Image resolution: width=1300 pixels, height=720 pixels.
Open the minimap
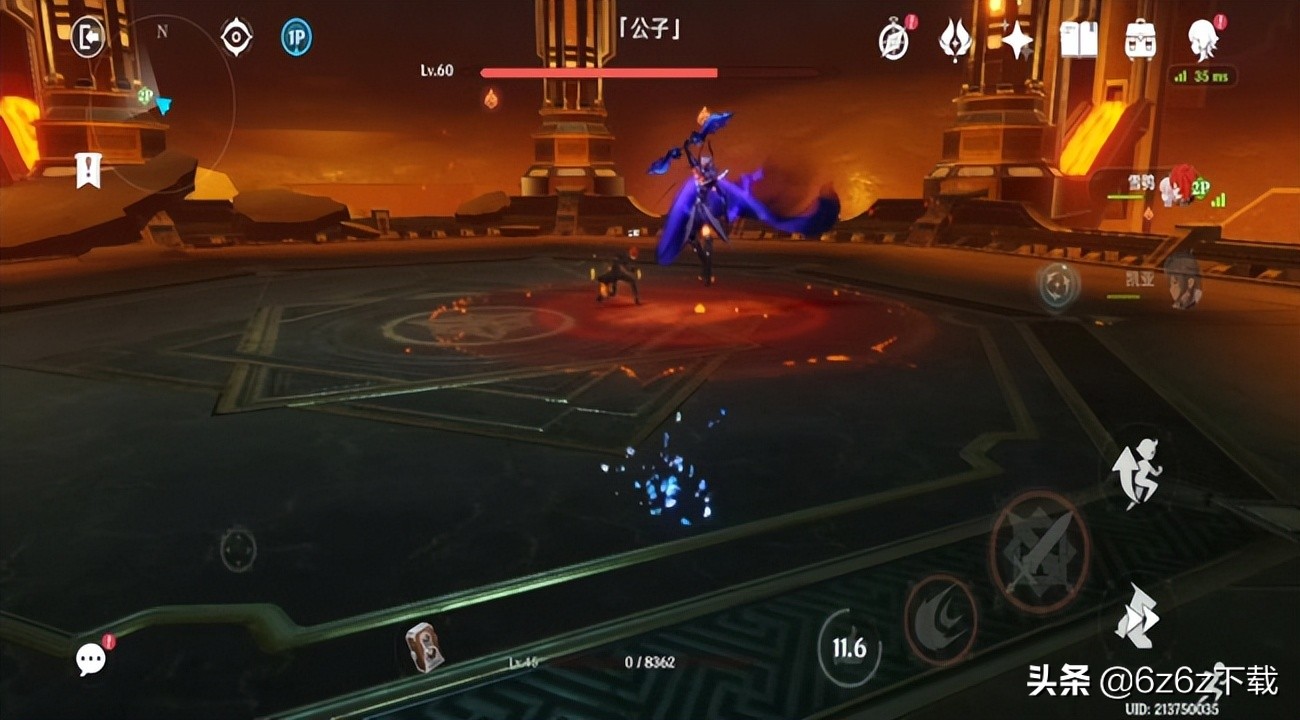coord(160,100)
